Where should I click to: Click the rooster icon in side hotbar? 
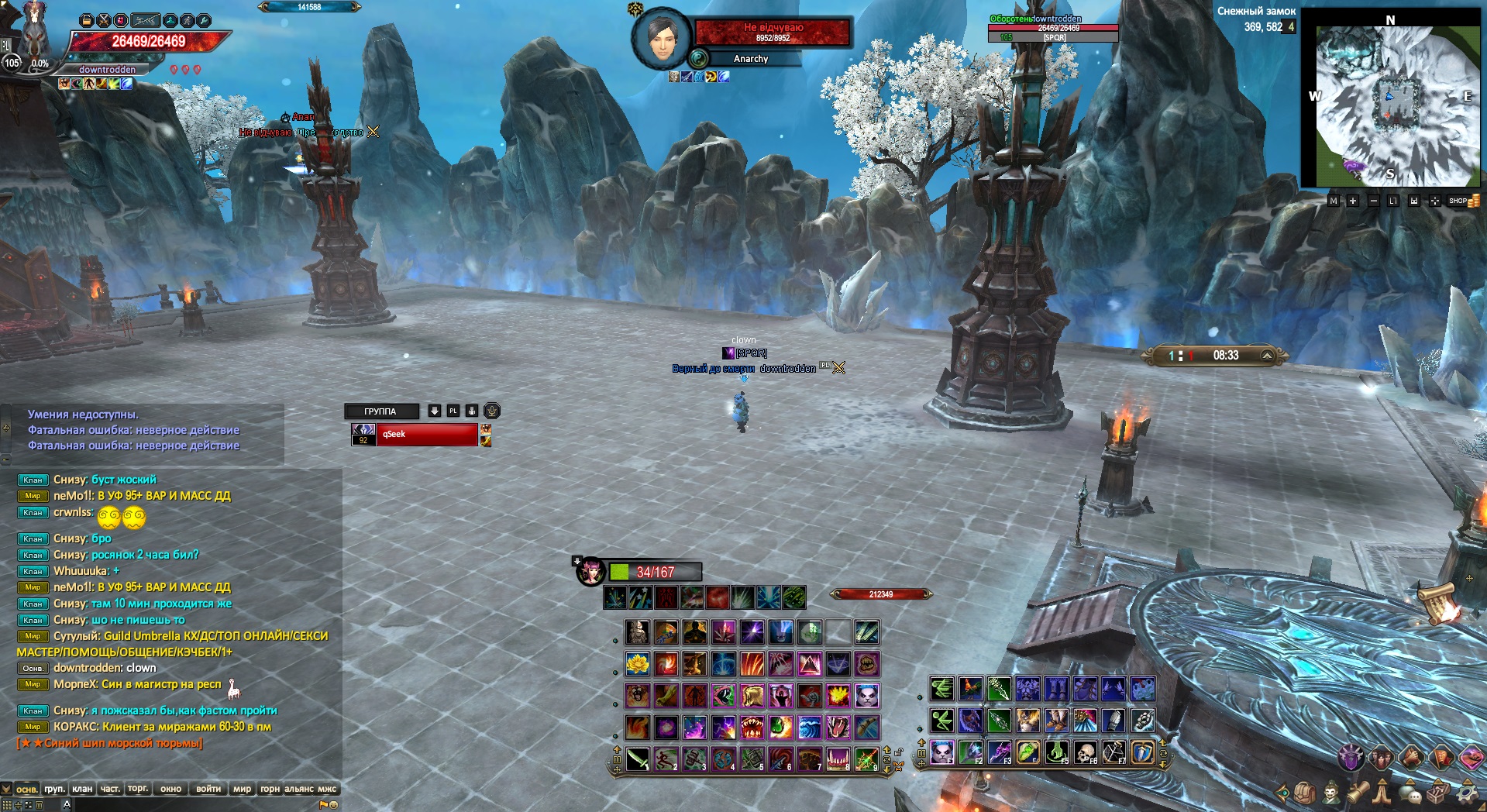[x=970, y=688]
